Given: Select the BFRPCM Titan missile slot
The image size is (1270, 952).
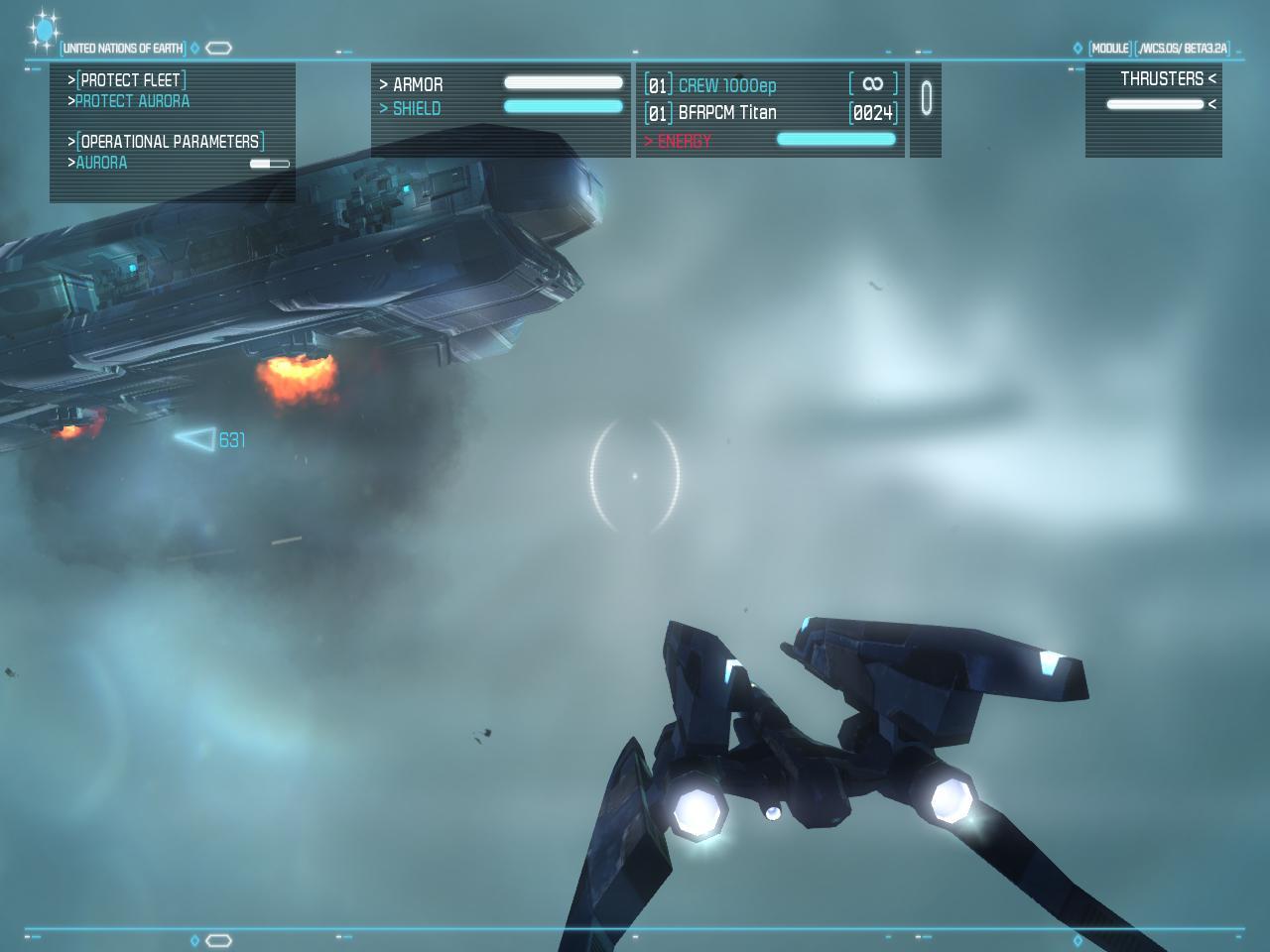Looking at the screenshot, I should [726, 113].
